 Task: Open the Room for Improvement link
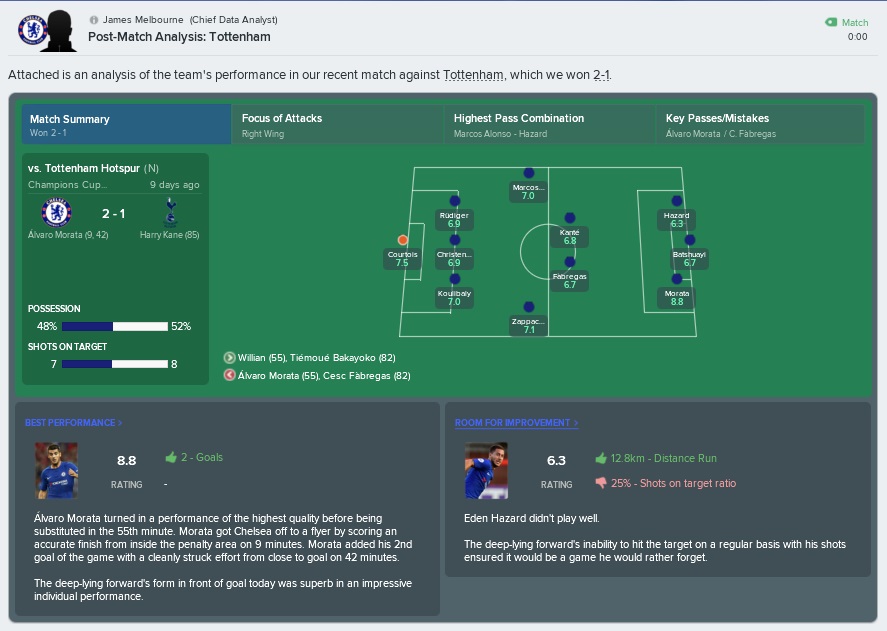pyautogui.click(x=516, y=423)
